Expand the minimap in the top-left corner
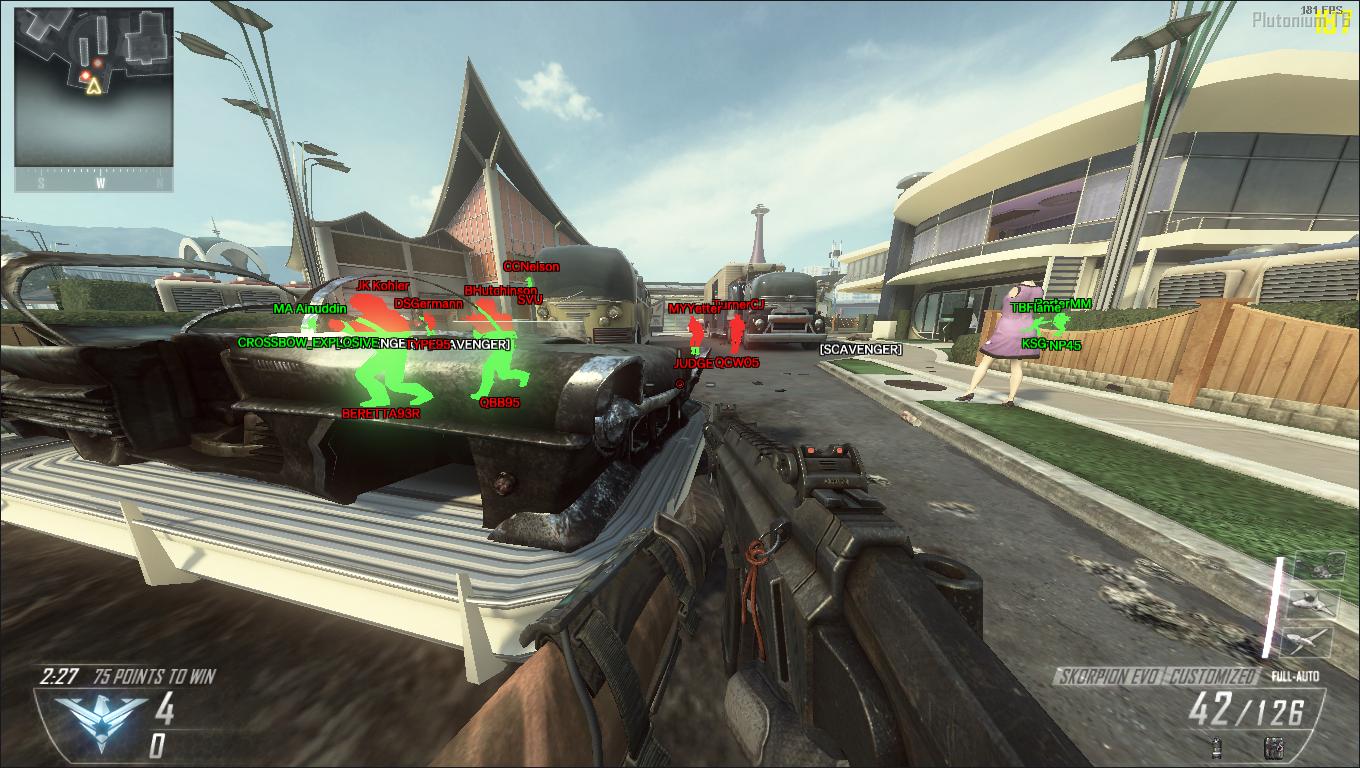The width and height of the screenshot is (1360, 768). tap(95, 95)
